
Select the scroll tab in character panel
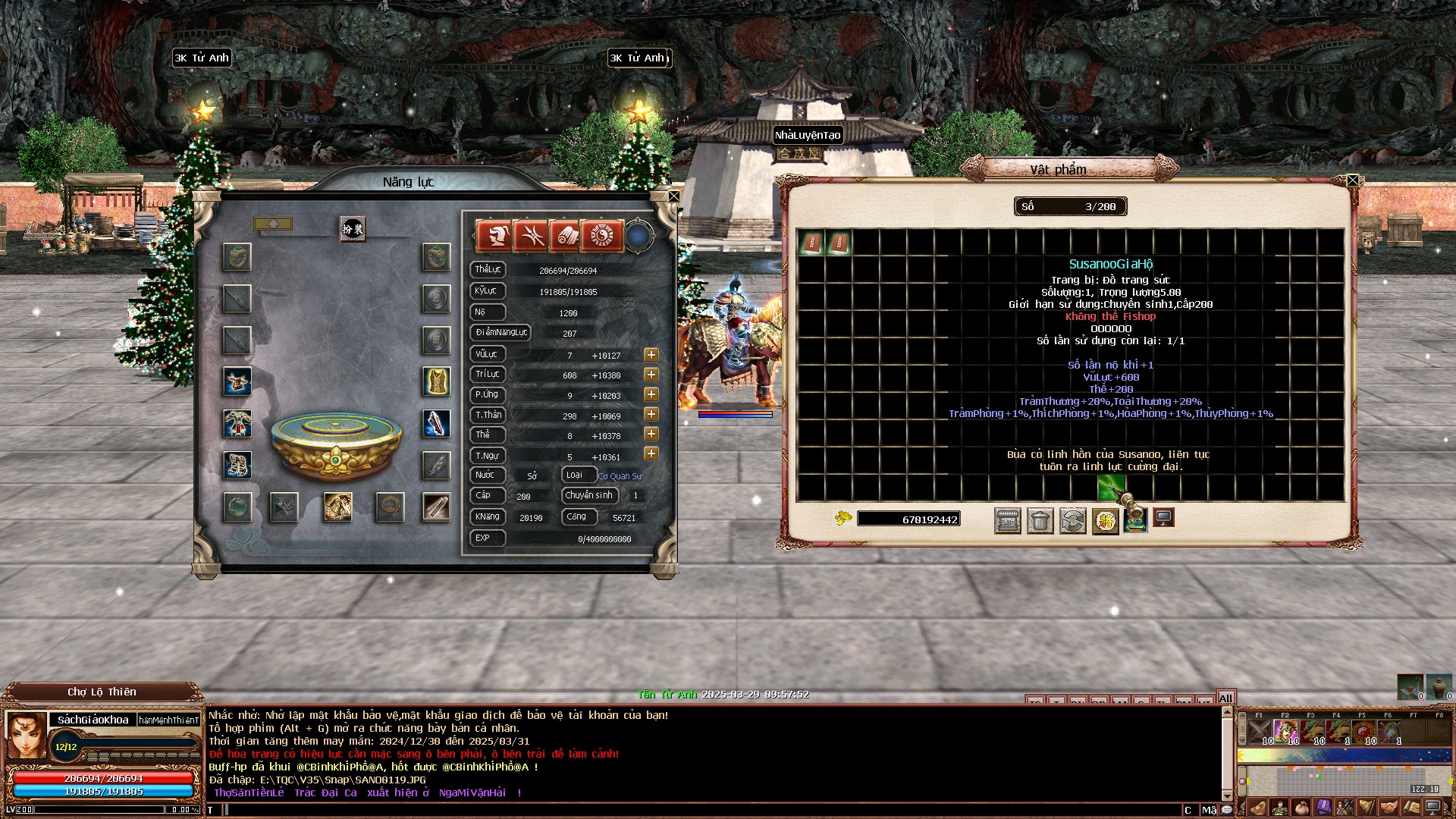pyautogui.click(x=566, y=236)
